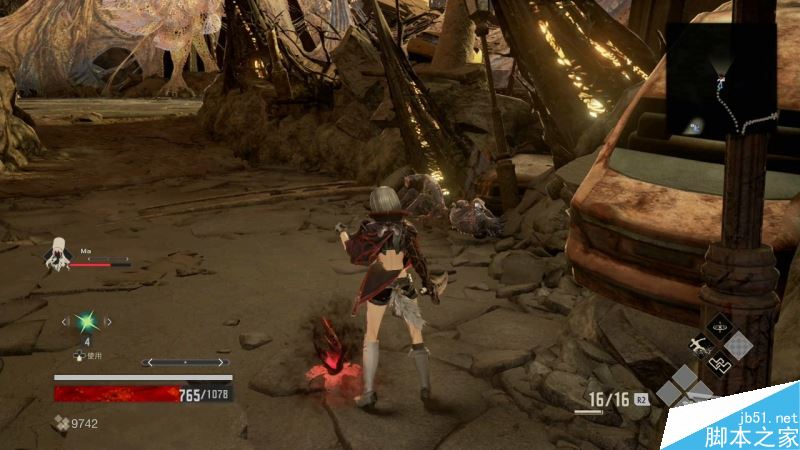
Task: Cycle quick item to the next one
Action: point(109,321)
